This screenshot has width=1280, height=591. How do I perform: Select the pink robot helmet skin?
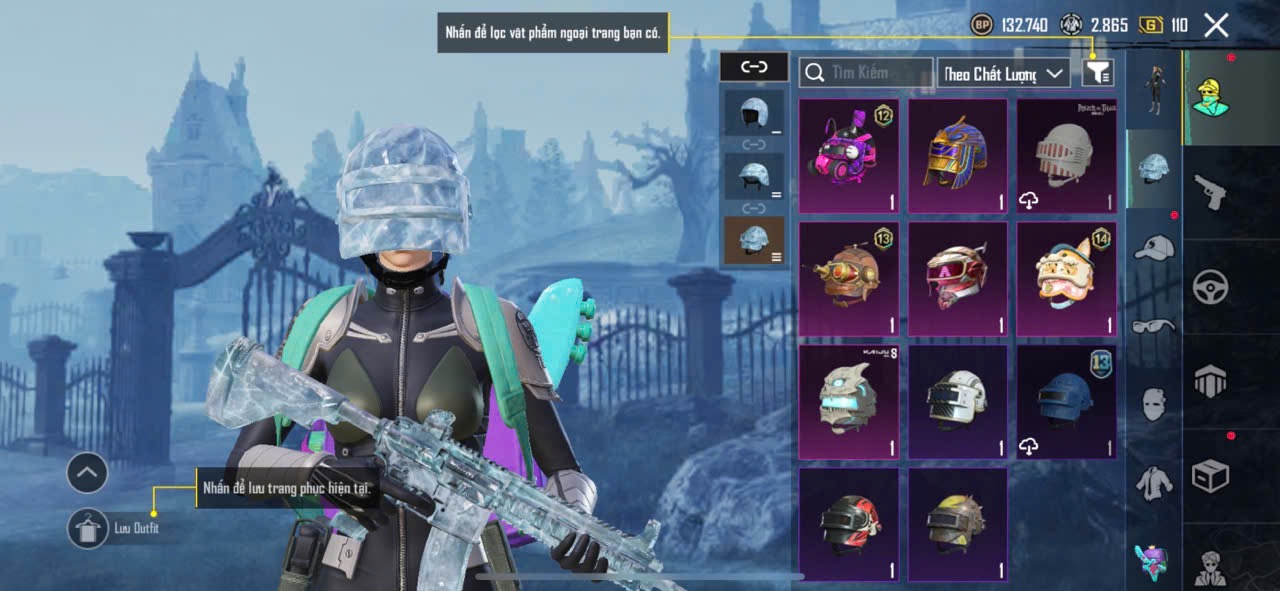[848, 155]
